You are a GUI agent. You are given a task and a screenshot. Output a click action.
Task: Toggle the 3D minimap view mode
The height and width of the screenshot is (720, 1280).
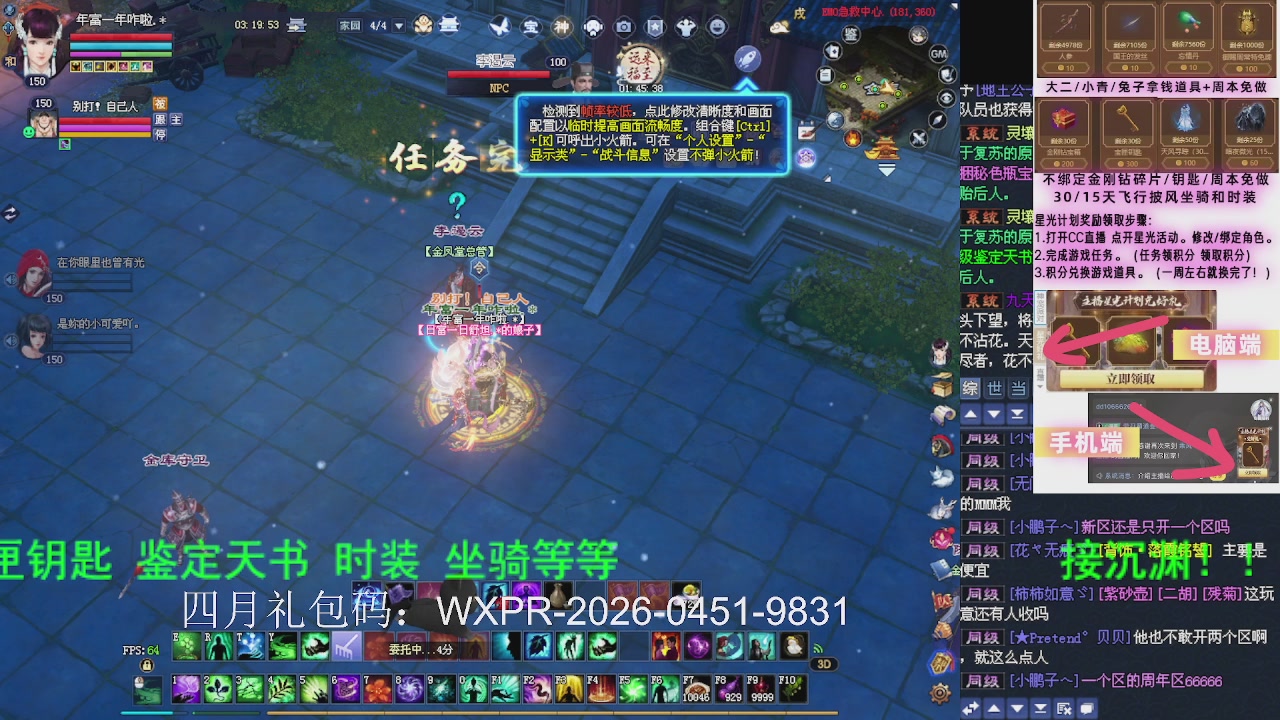[x=824, y=664]
